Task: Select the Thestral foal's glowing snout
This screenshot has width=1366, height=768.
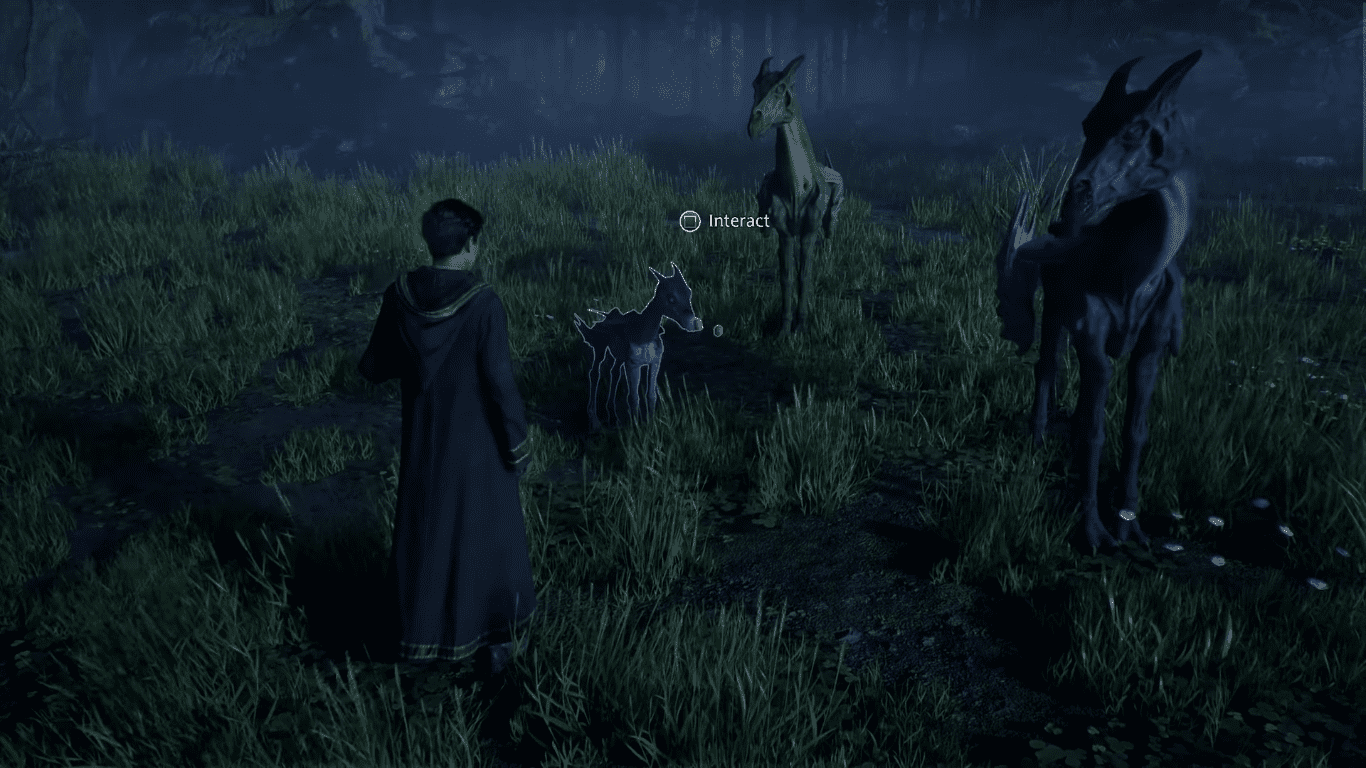Action: click(x=693, y=322)
